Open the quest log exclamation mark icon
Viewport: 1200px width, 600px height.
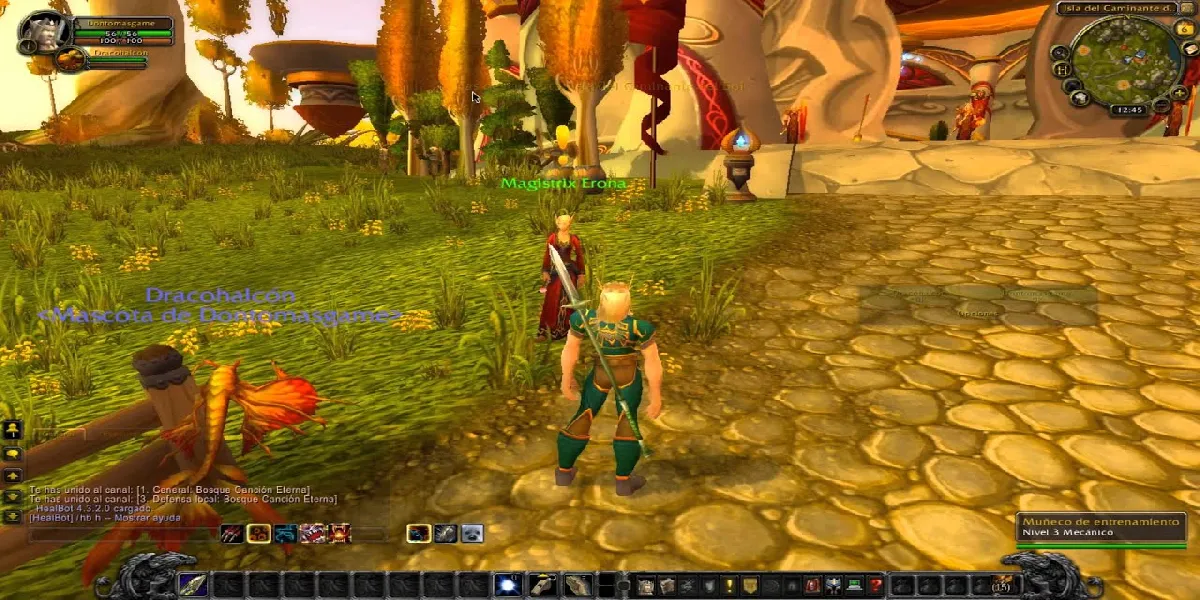pos(730,585)
